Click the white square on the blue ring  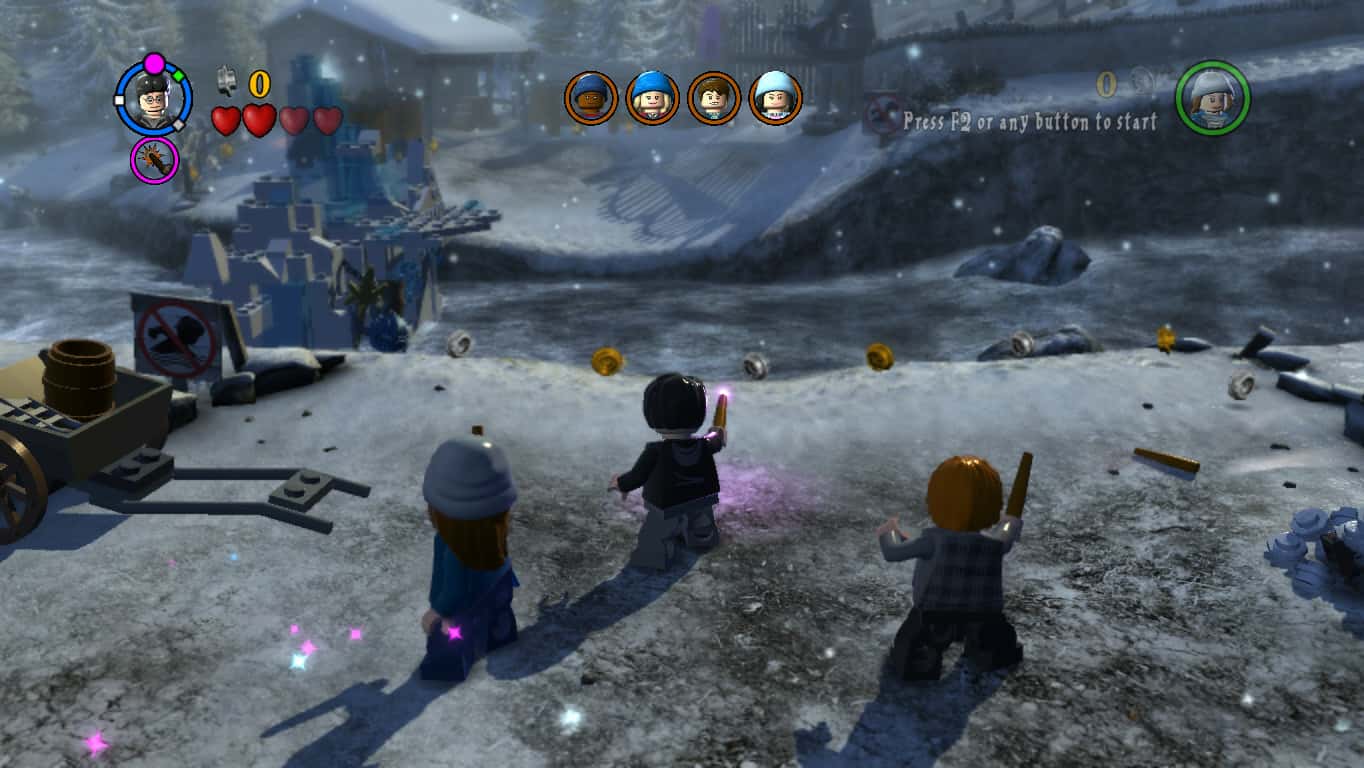click(119, 101)
